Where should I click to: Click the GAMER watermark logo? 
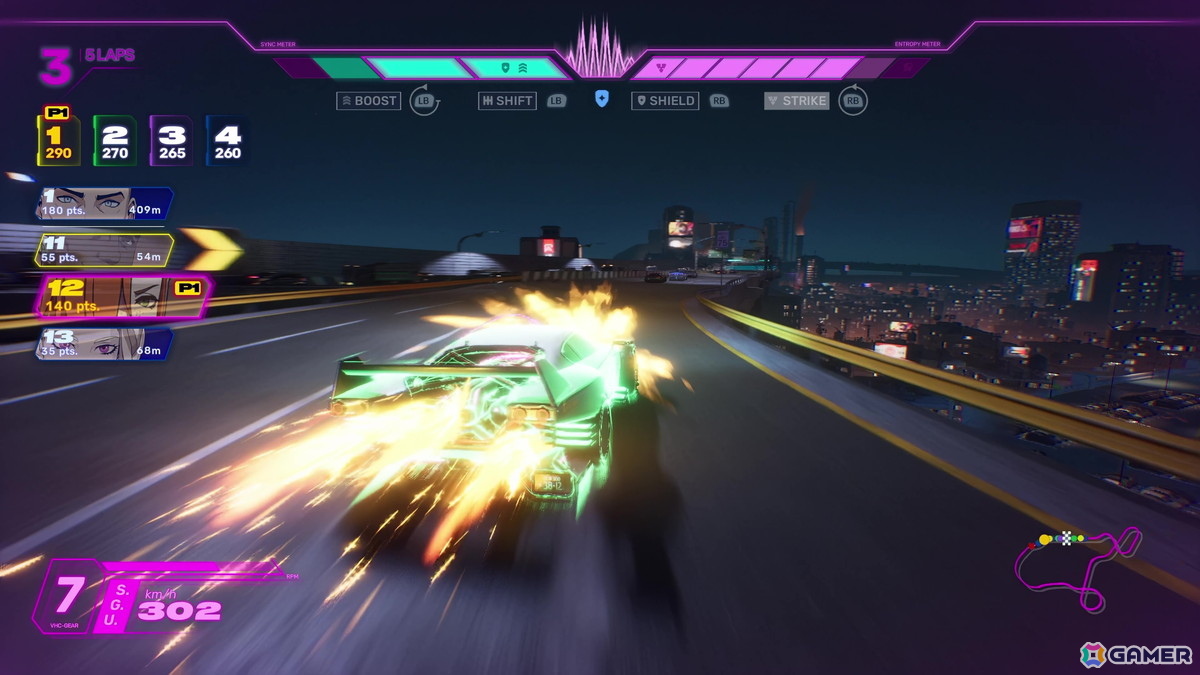[x=1136, y=655]
